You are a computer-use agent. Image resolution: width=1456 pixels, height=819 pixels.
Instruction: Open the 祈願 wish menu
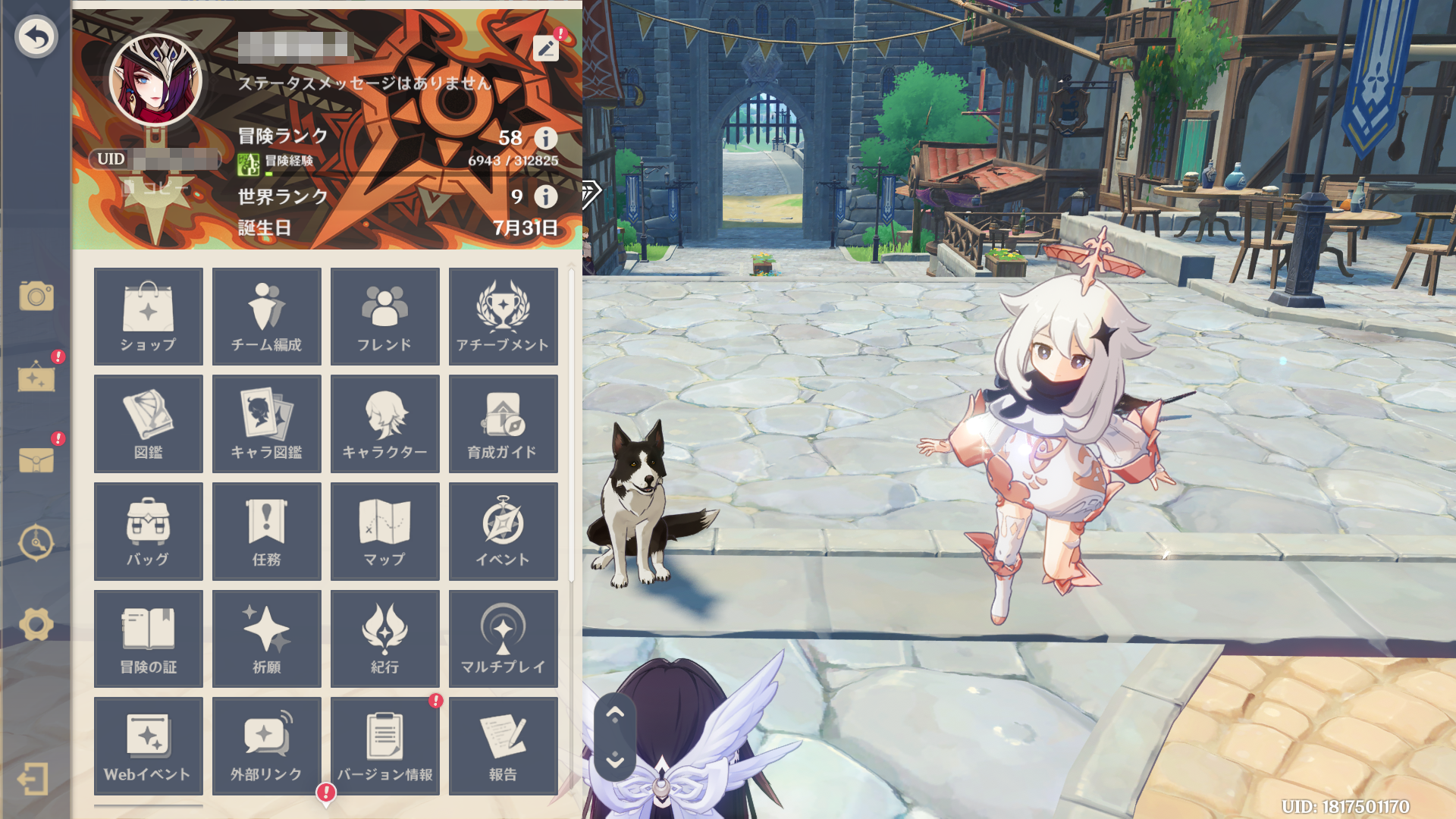(x=267, y=639)
